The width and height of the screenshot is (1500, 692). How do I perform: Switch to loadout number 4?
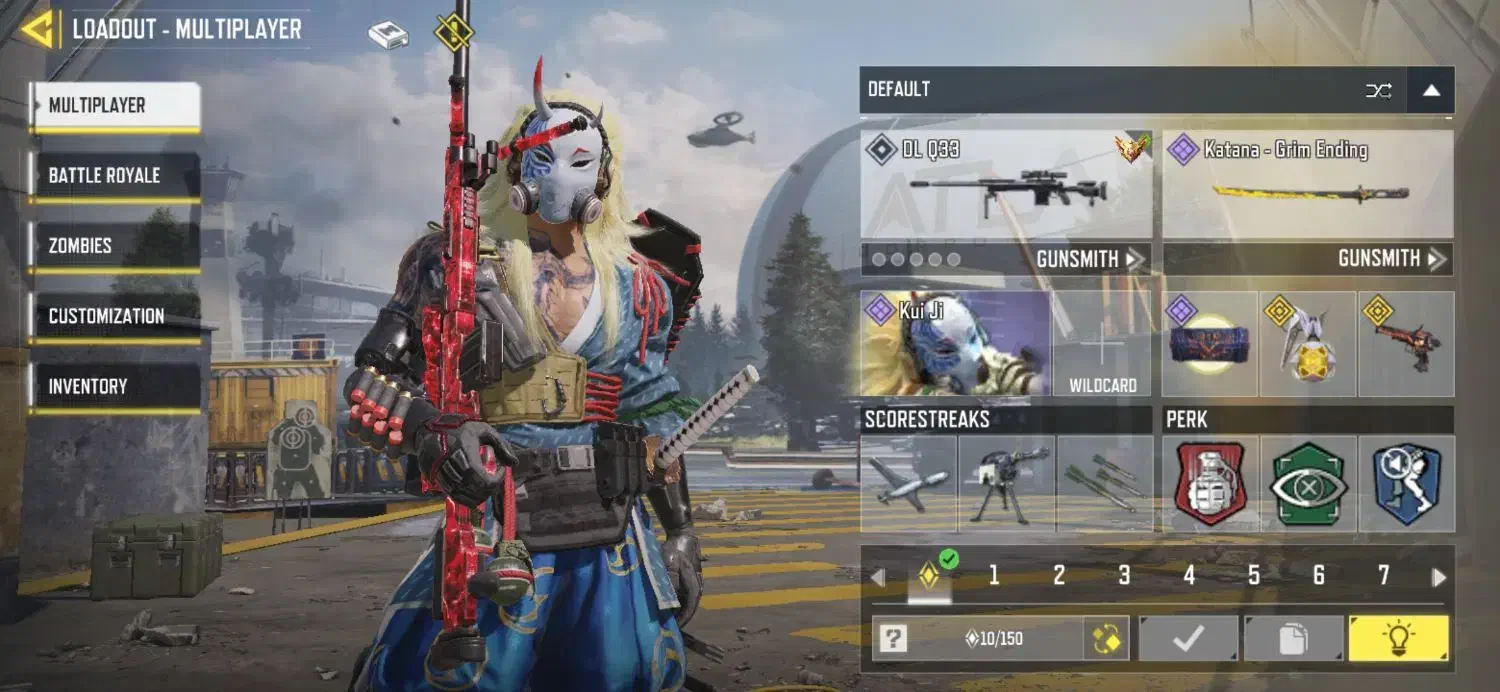(1189, 575)
